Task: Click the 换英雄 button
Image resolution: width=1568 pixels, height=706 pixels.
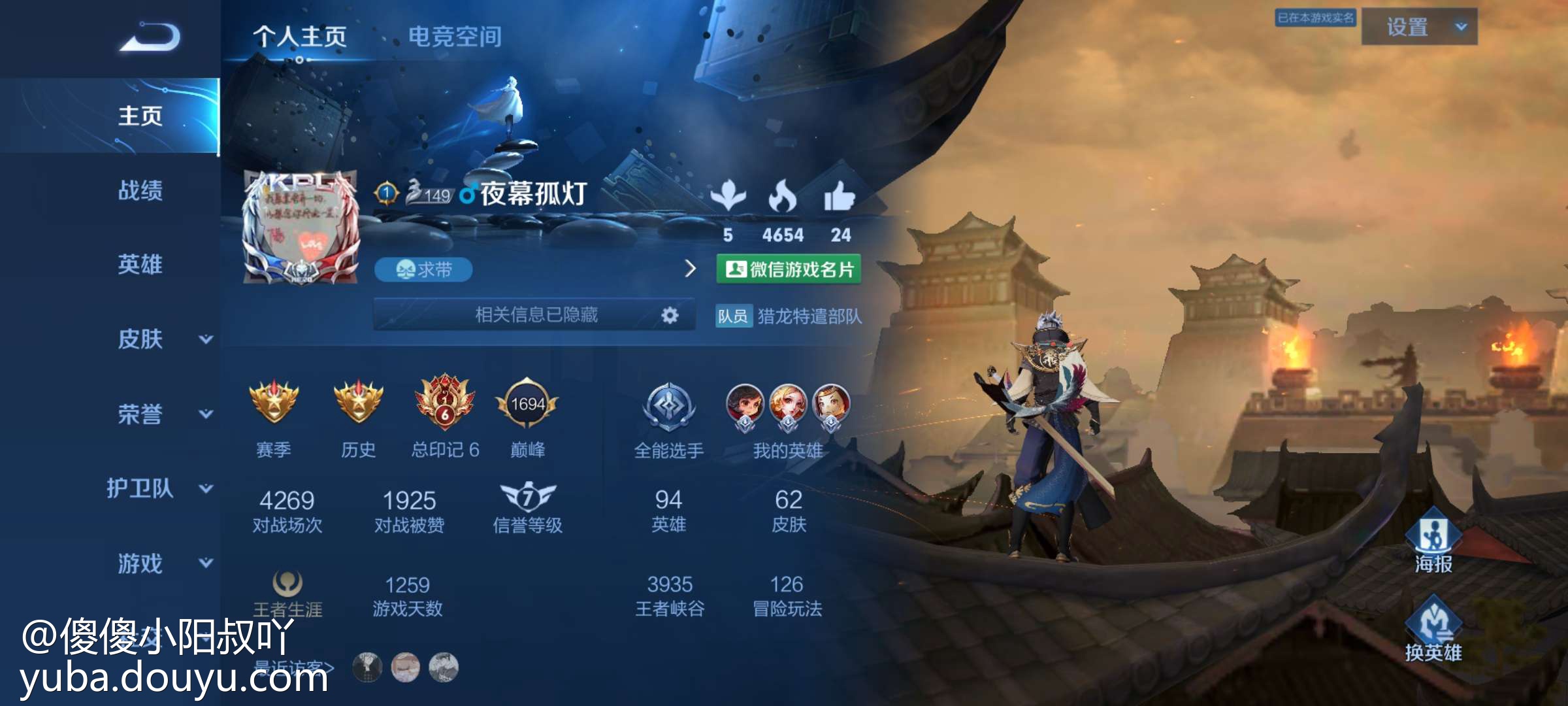Action: click(x=1433, y=629)
